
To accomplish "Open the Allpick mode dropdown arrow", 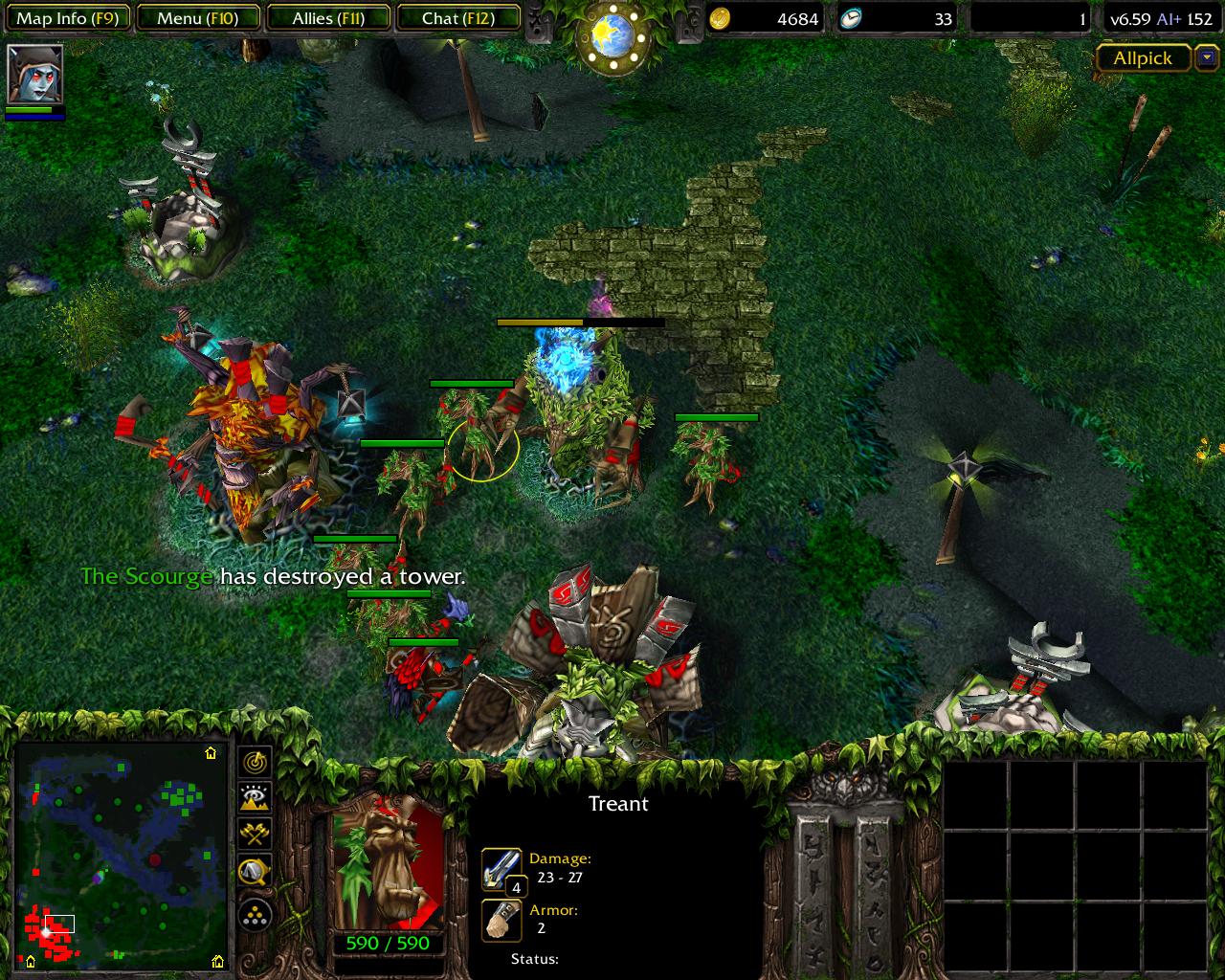I will pos(1208,58).
